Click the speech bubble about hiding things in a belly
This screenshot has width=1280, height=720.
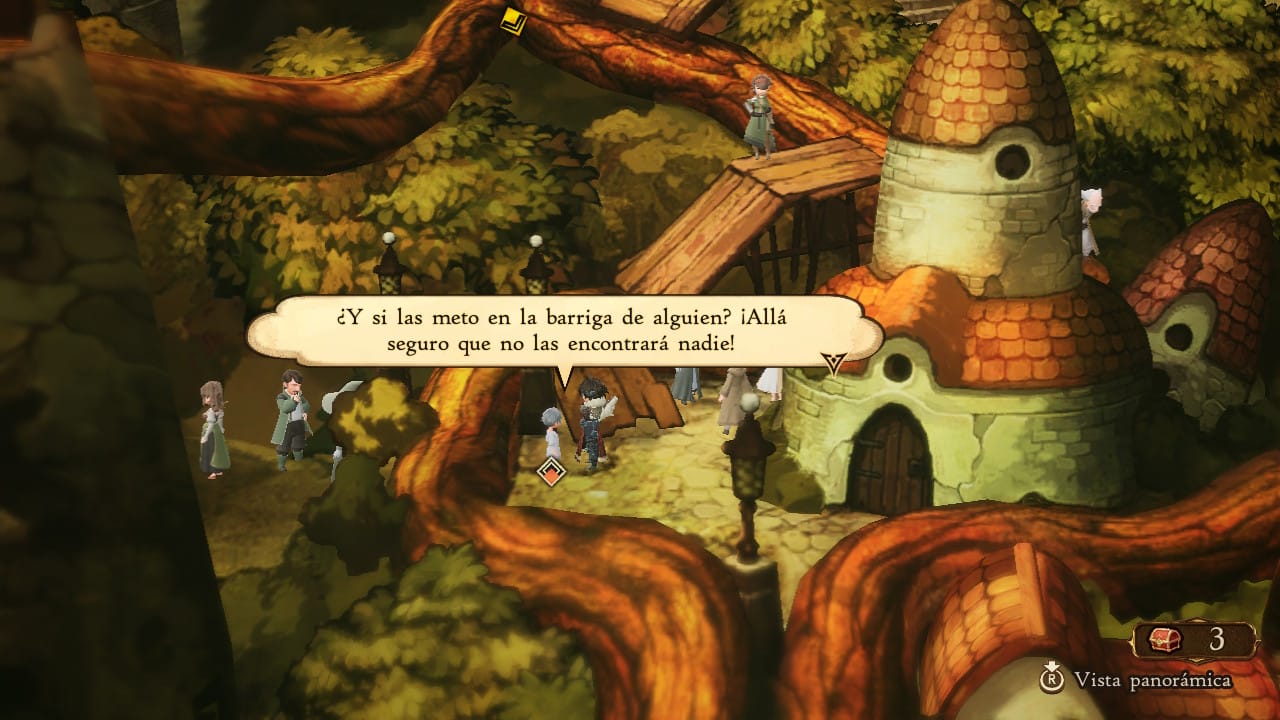pyautogui.click(x=564, y=329)
